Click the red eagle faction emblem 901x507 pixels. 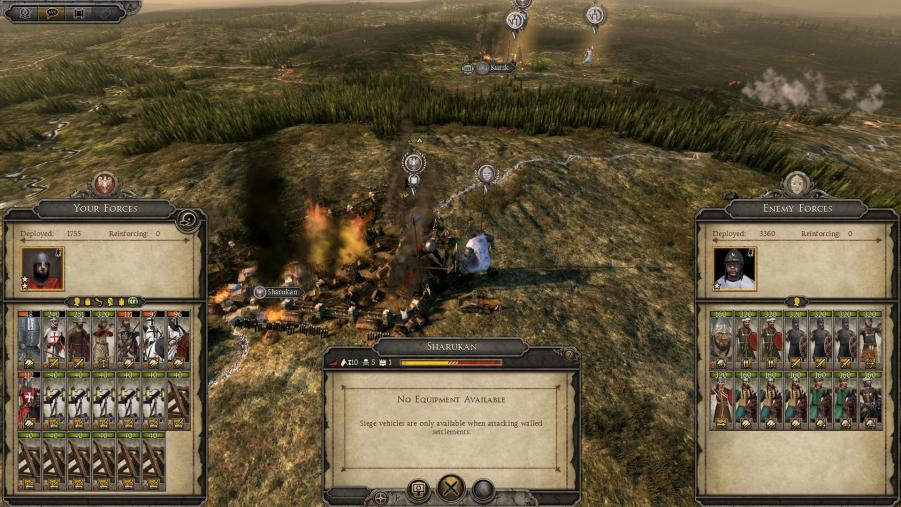coord(105,185)
